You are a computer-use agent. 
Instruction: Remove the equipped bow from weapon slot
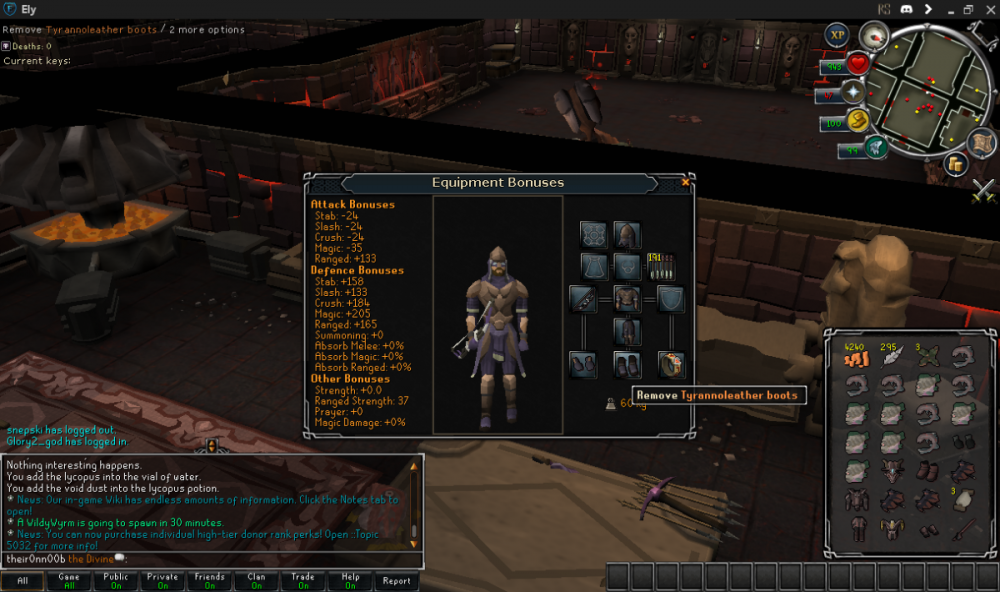click(x=583, y=298)
